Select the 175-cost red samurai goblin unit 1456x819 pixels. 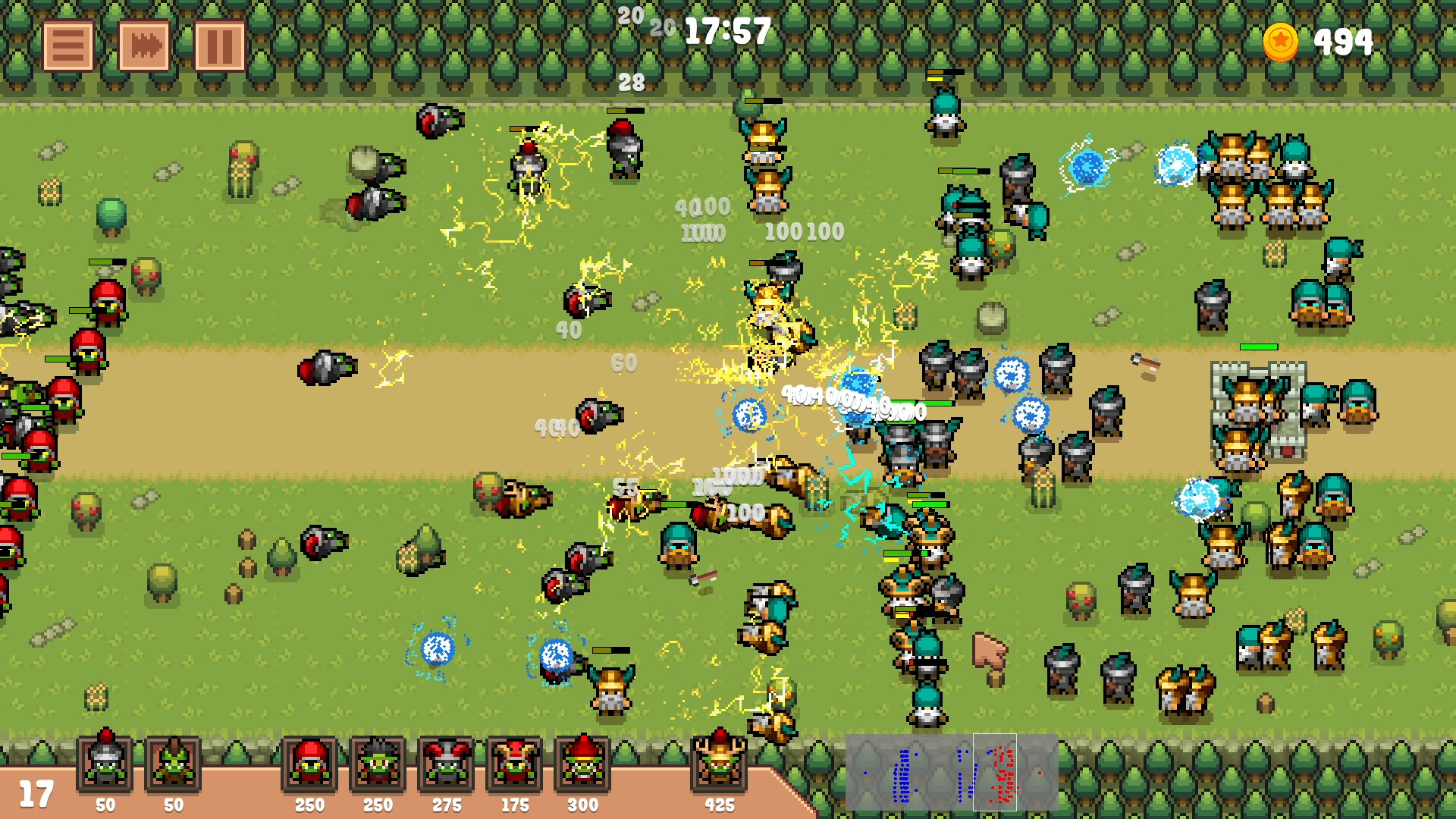(x=515, y=764)
